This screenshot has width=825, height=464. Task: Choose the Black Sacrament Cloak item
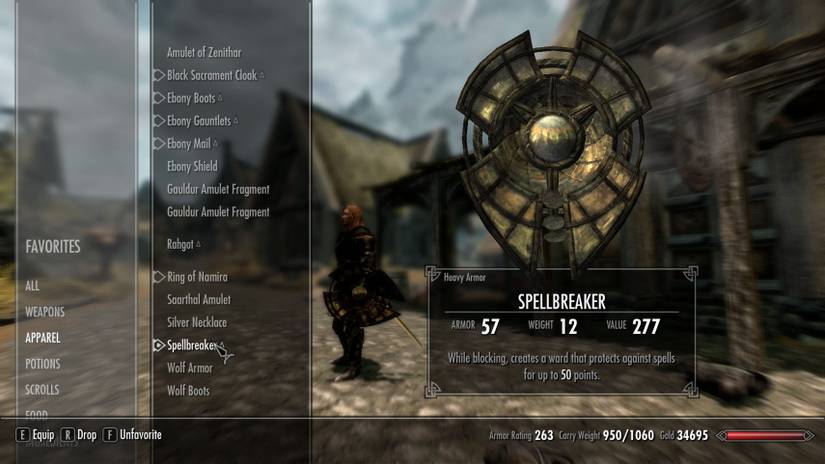(x=212, y=75)
